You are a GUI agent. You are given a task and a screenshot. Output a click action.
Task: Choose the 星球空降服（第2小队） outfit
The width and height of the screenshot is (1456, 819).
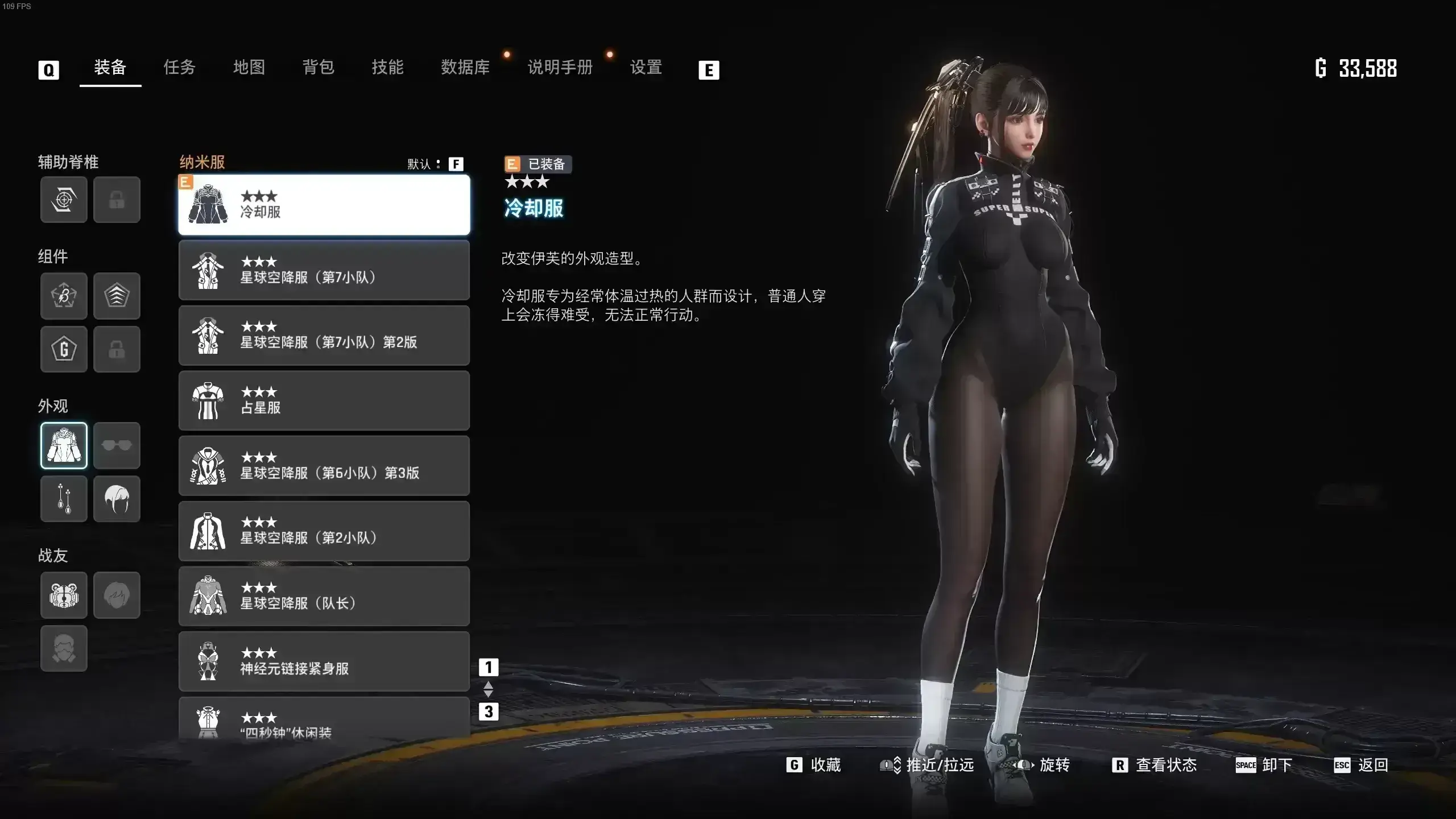click(x=324, y=531)
